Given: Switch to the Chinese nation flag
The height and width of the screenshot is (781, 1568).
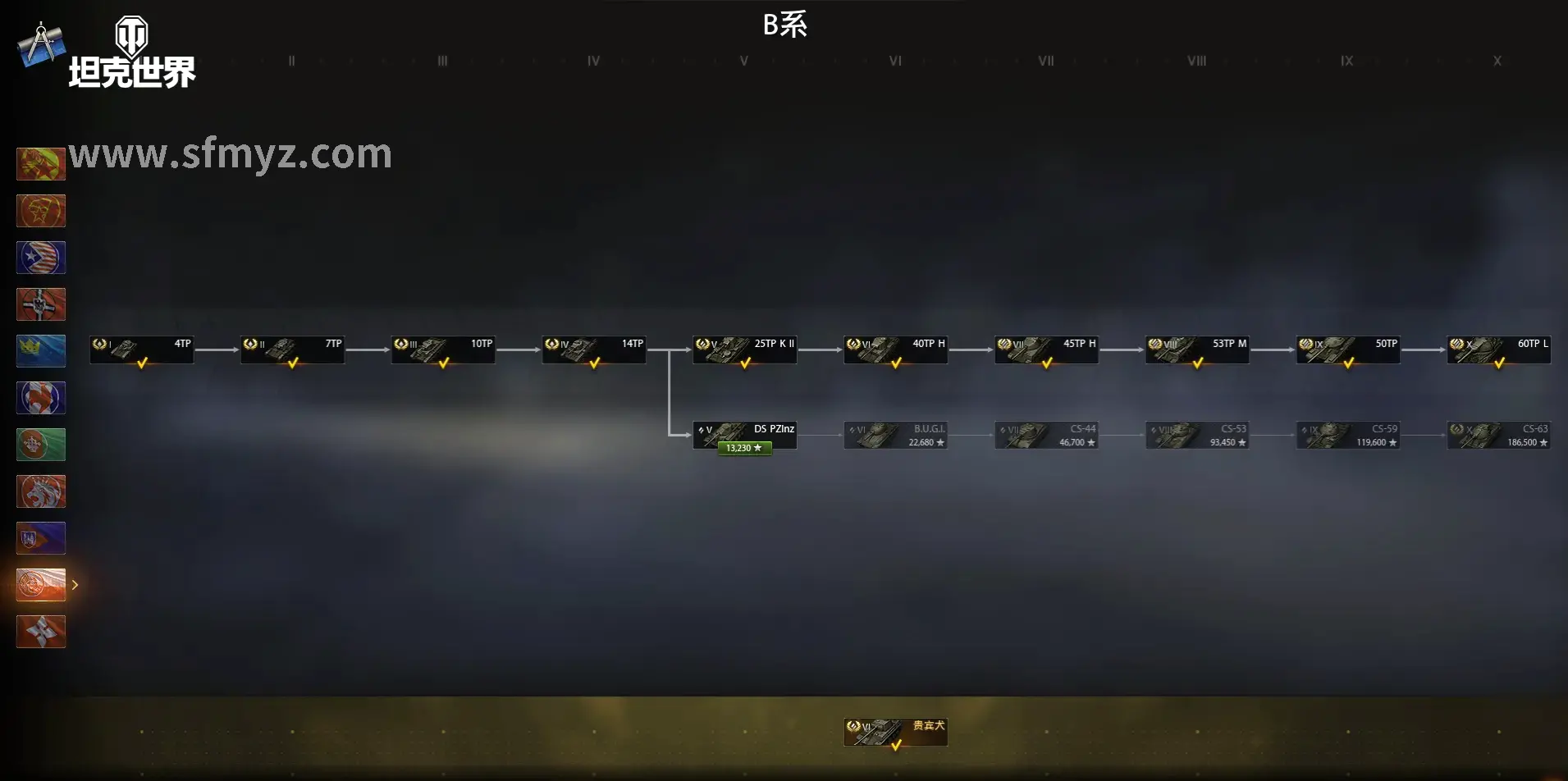Looking at the screenshot, I should (x=41, y=163).
